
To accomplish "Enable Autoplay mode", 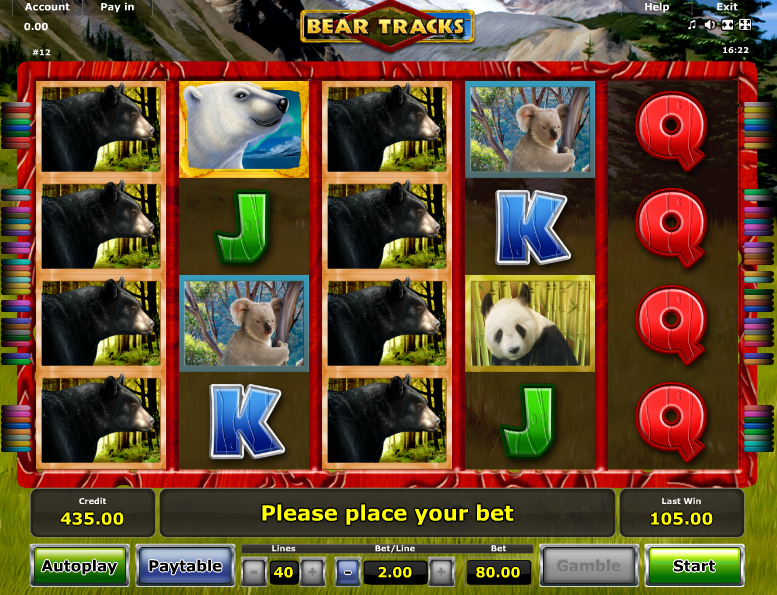I will click(x=79, y=566).
